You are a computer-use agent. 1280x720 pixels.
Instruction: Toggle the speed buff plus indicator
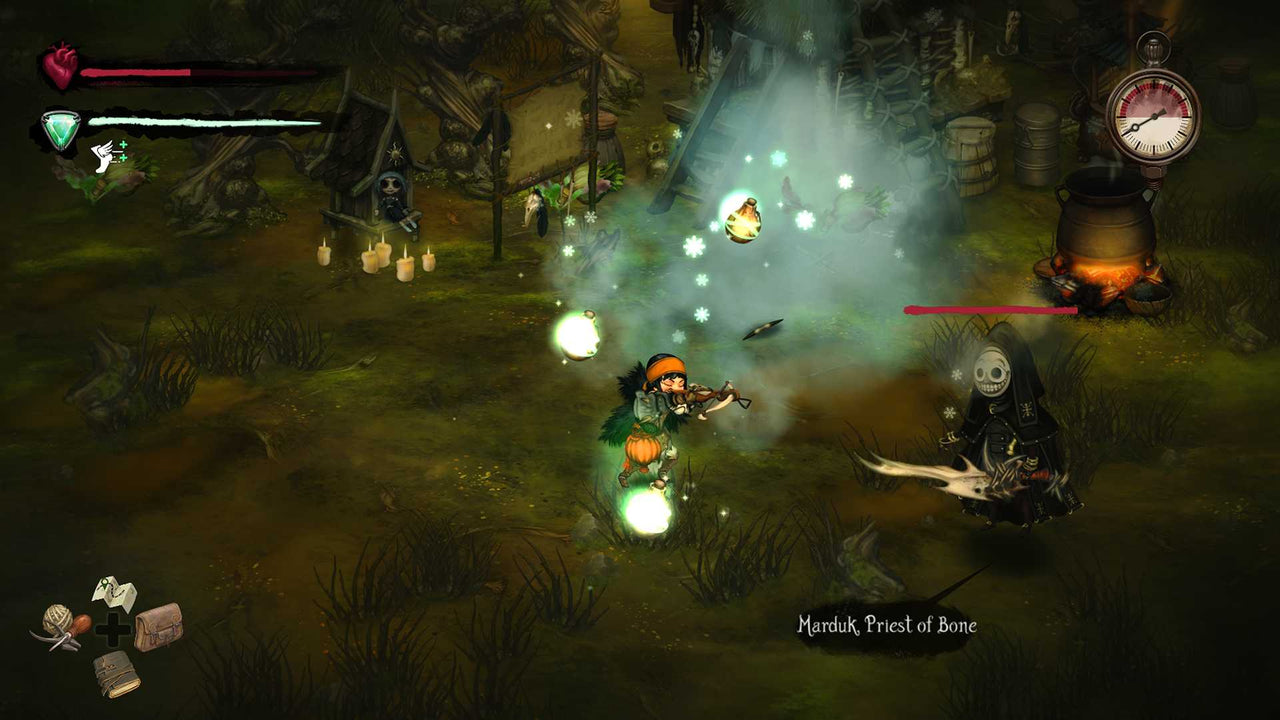[x=123, y=145]
